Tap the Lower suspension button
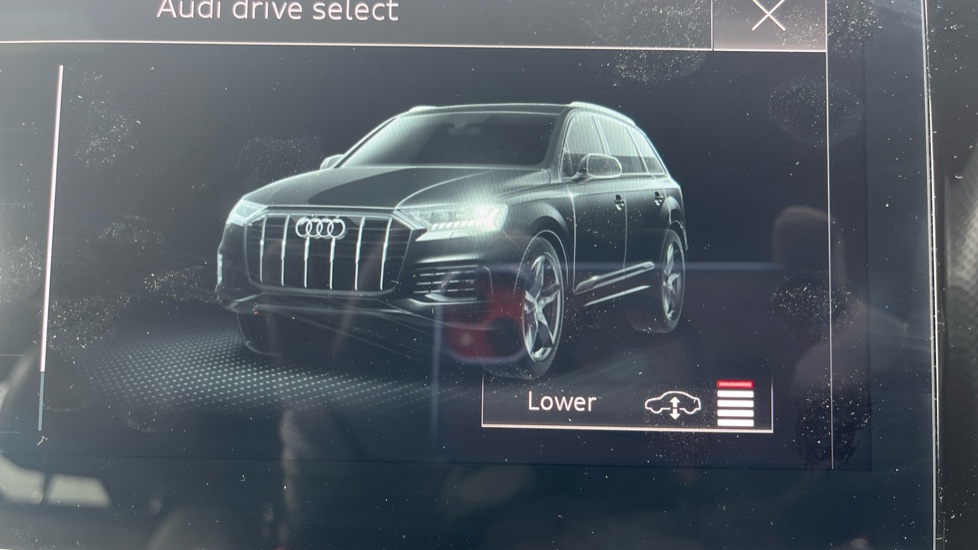 626,402
